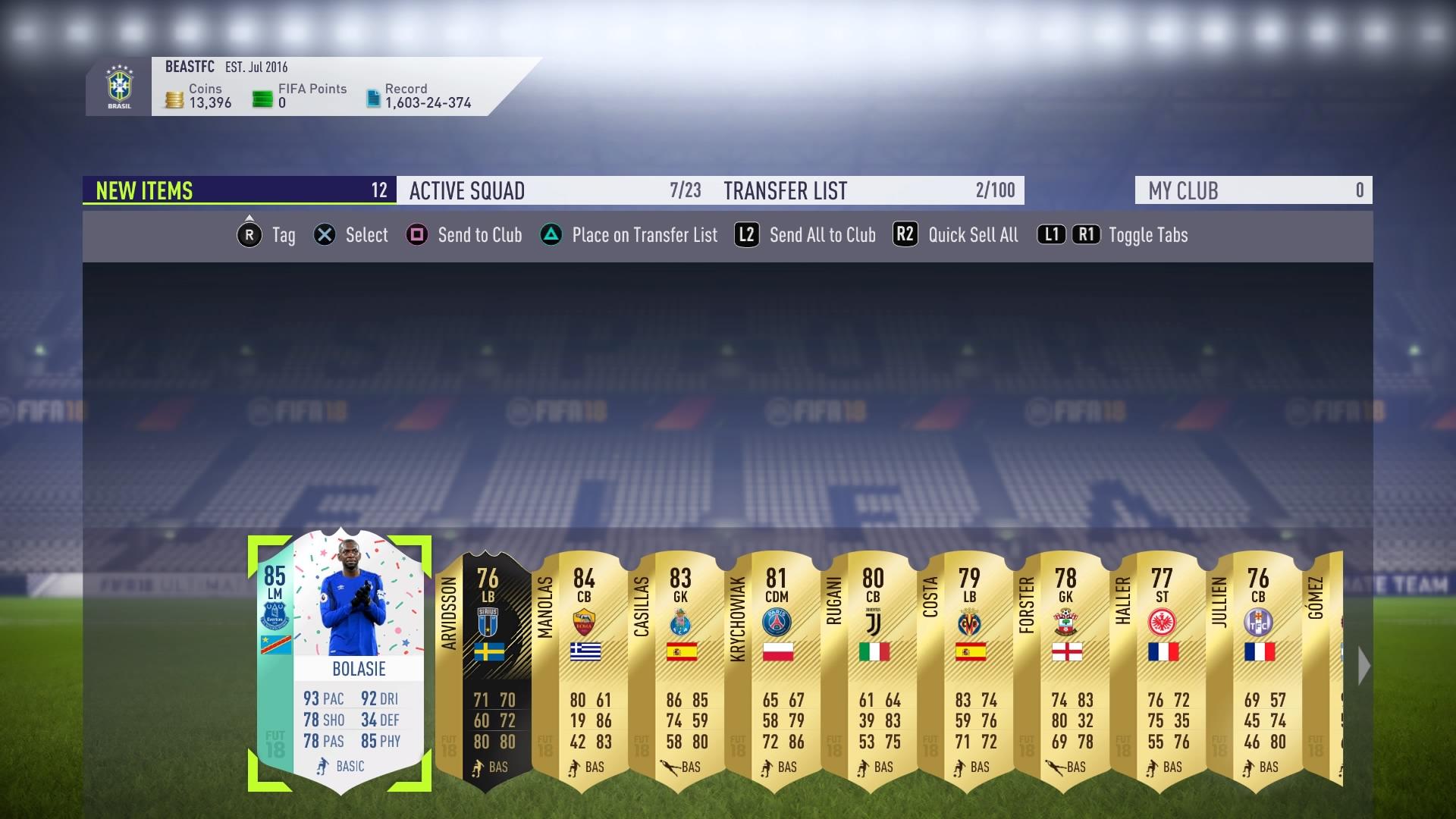Select the 83-rated Casillas goalkeeper card
The height and width of the screenshot is (819, 1456).
(681, 667)
